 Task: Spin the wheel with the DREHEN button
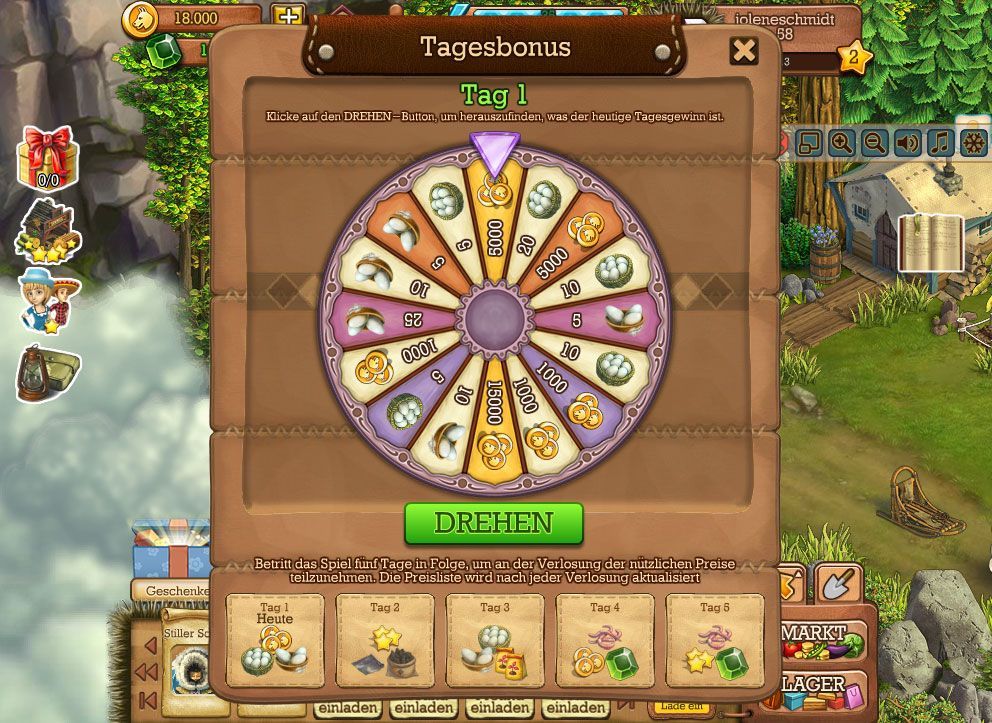493,523
